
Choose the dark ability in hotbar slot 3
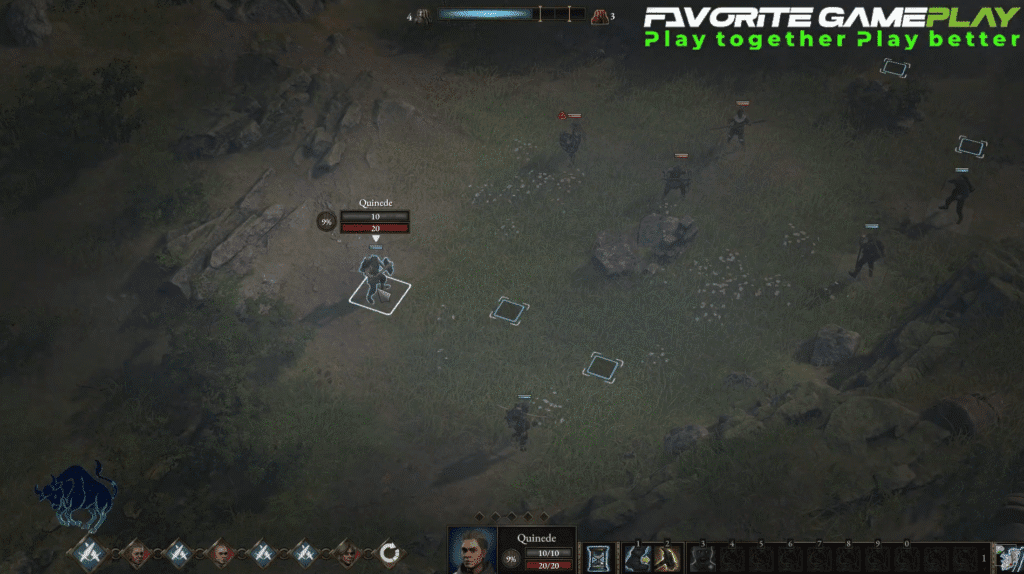[703, 557]
